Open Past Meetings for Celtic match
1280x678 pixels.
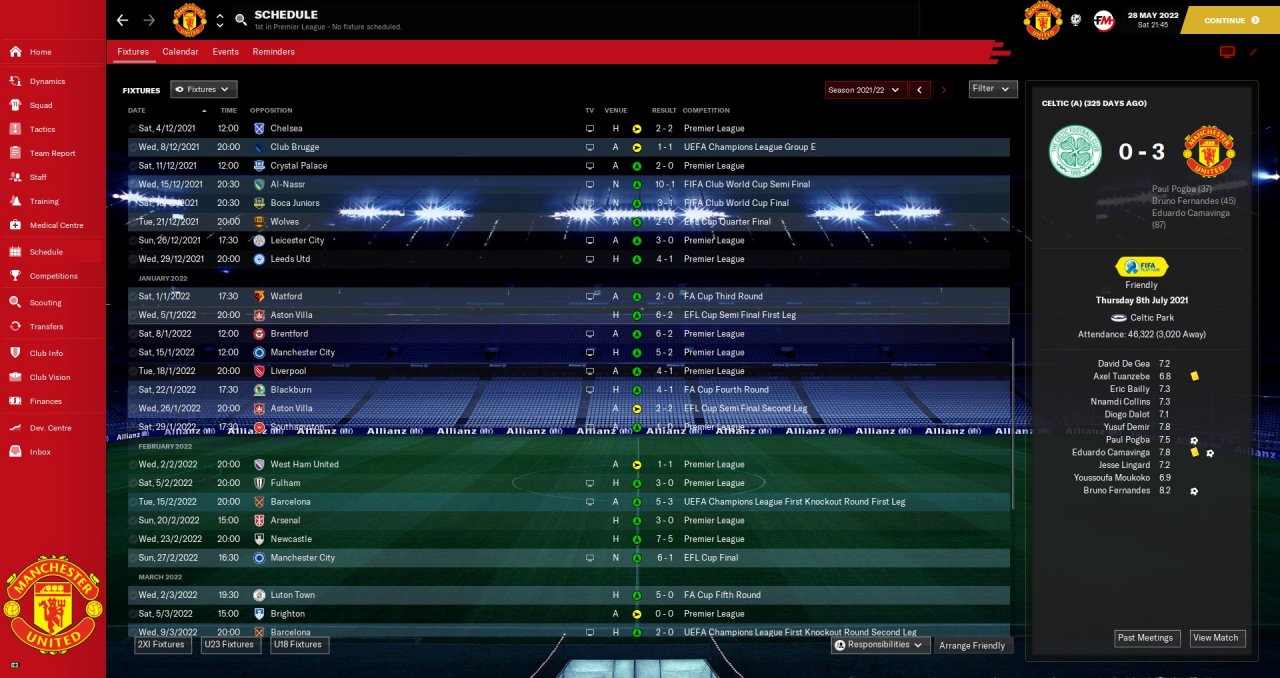[1147, 638]
